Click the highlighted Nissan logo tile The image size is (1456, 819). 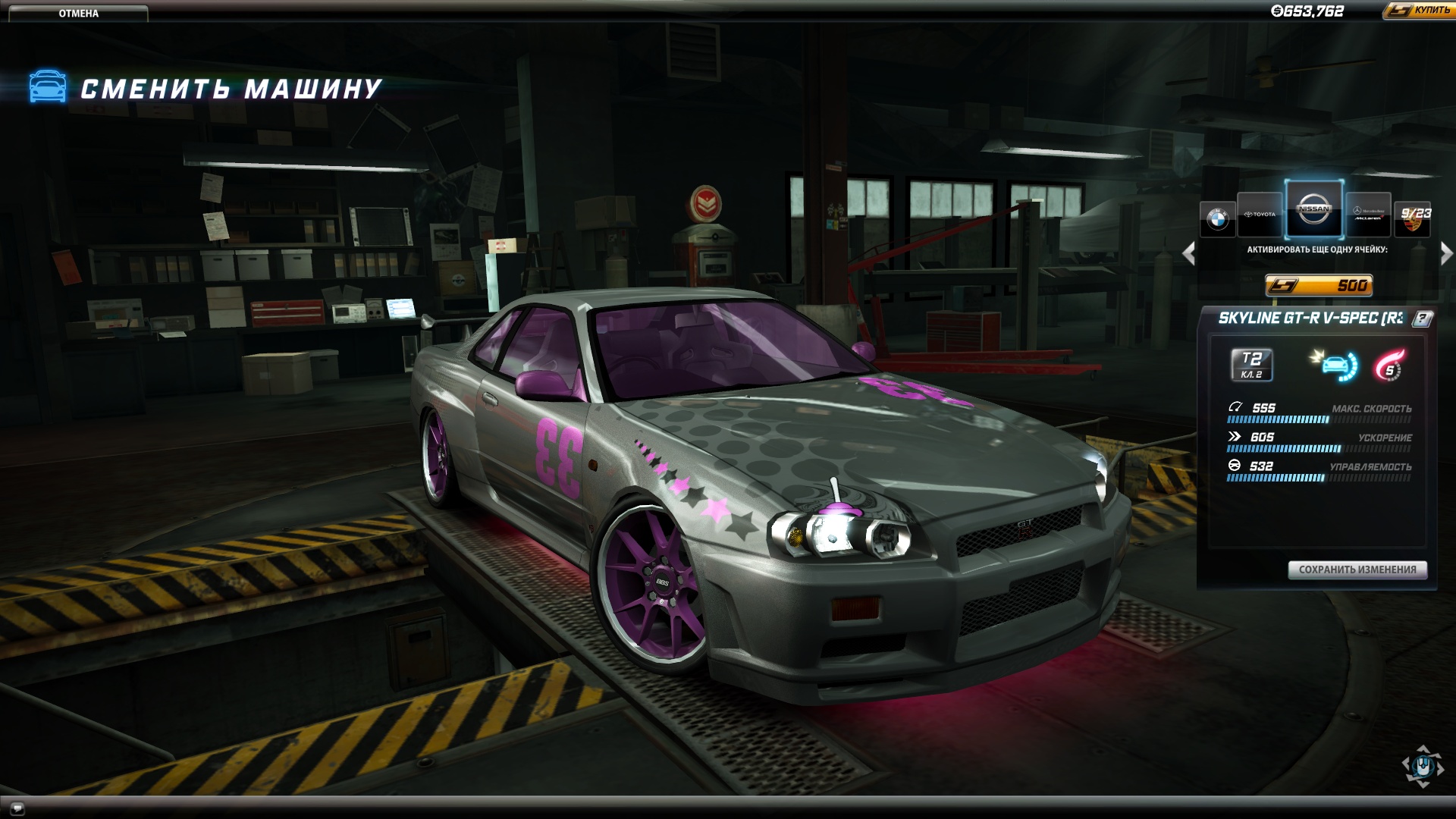tap(1313, 209)
